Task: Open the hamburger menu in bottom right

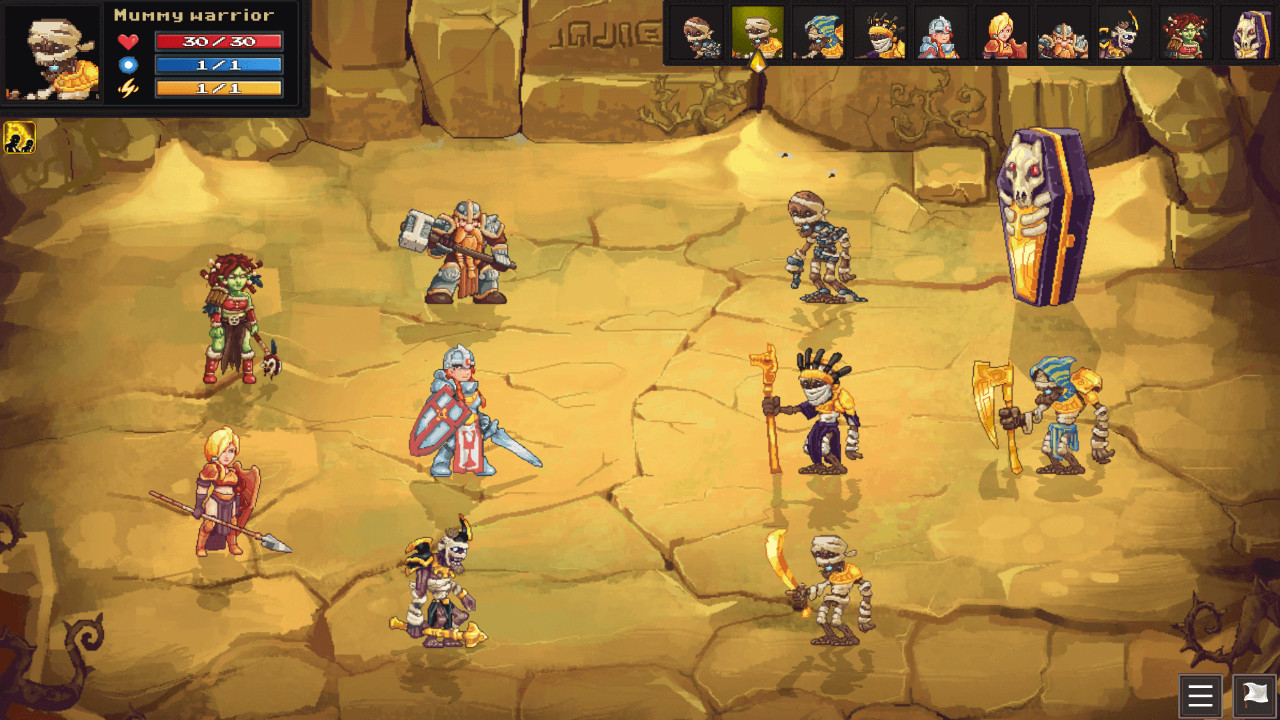Action: click(1199, 696)
